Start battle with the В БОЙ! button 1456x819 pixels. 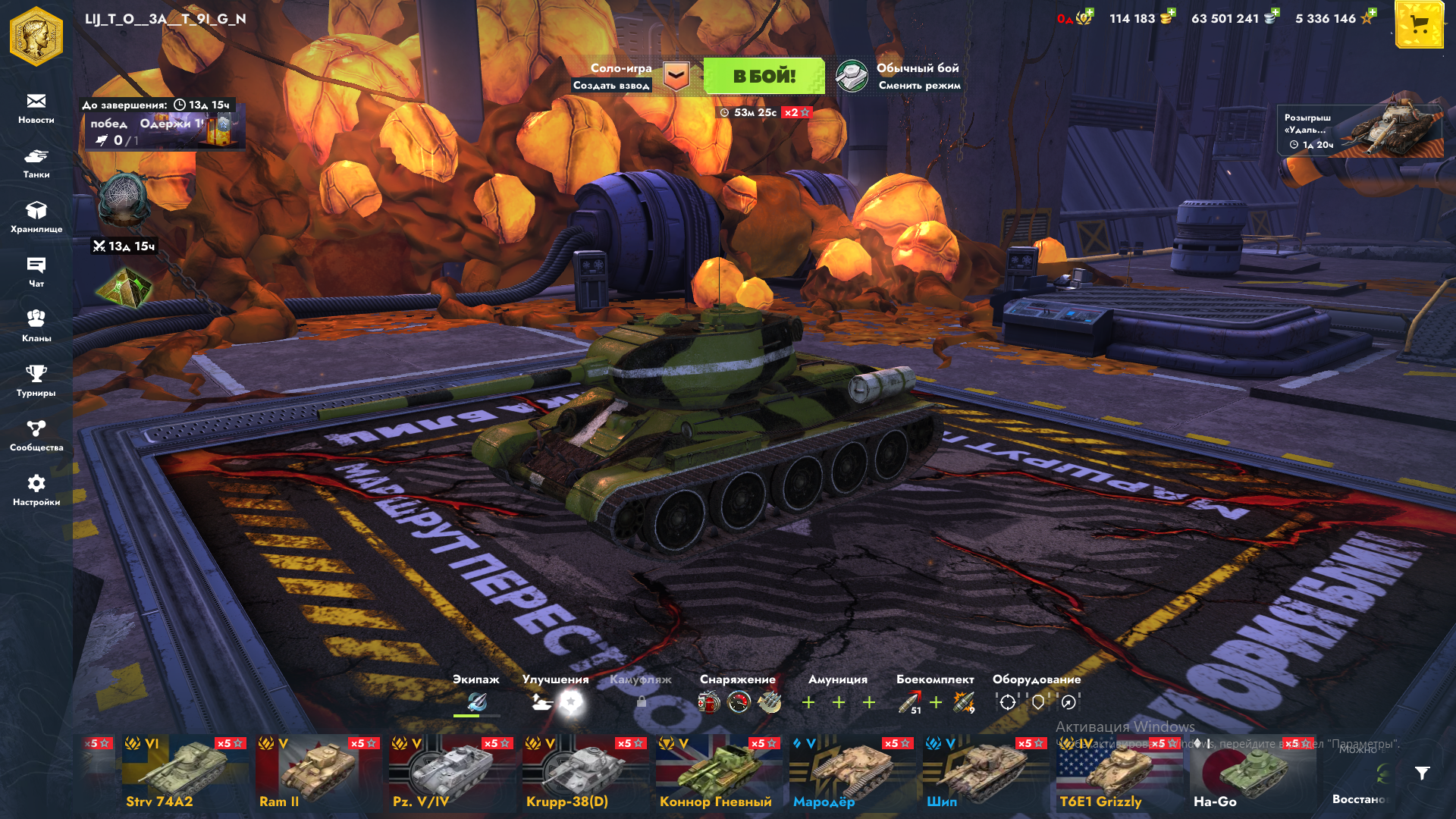pyautogui.click(x=764, y=76)
